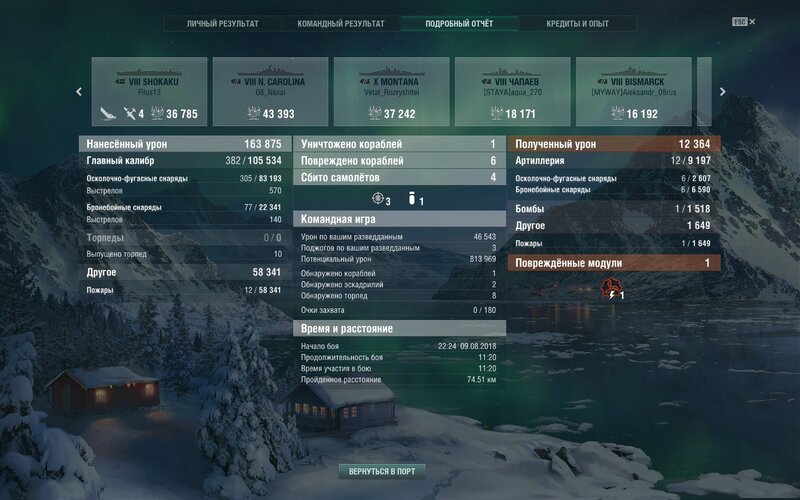Show previous ships with the left arrow
Image resolution: width=800 pixels, height=500 pixels.
[x=79, y=91]
